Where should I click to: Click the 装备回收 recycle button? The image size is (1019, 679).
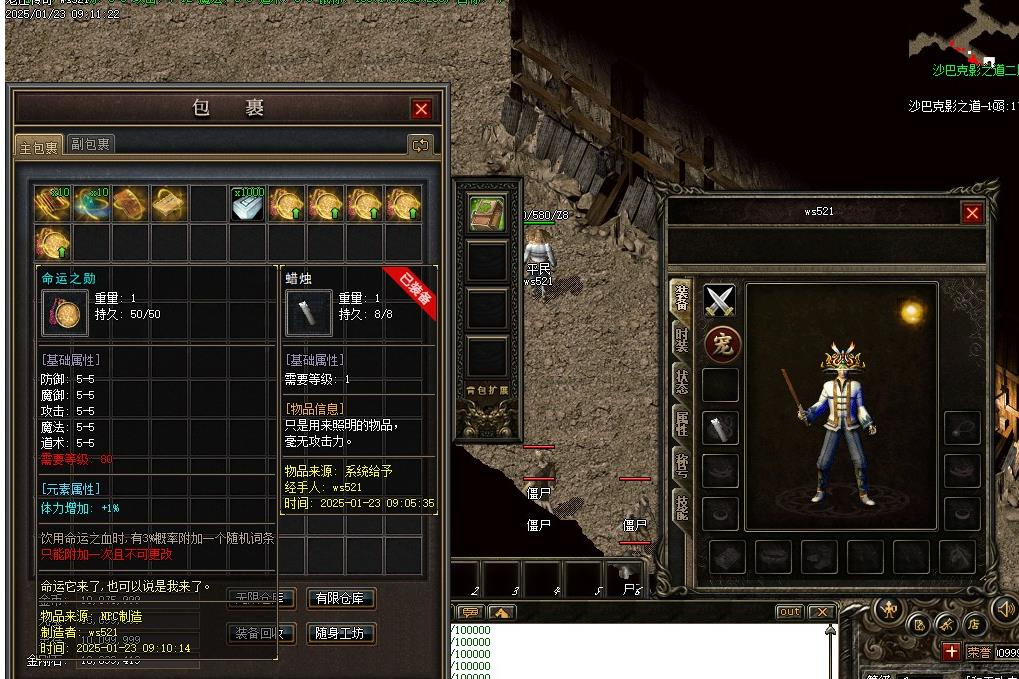(x=260, y=633)
